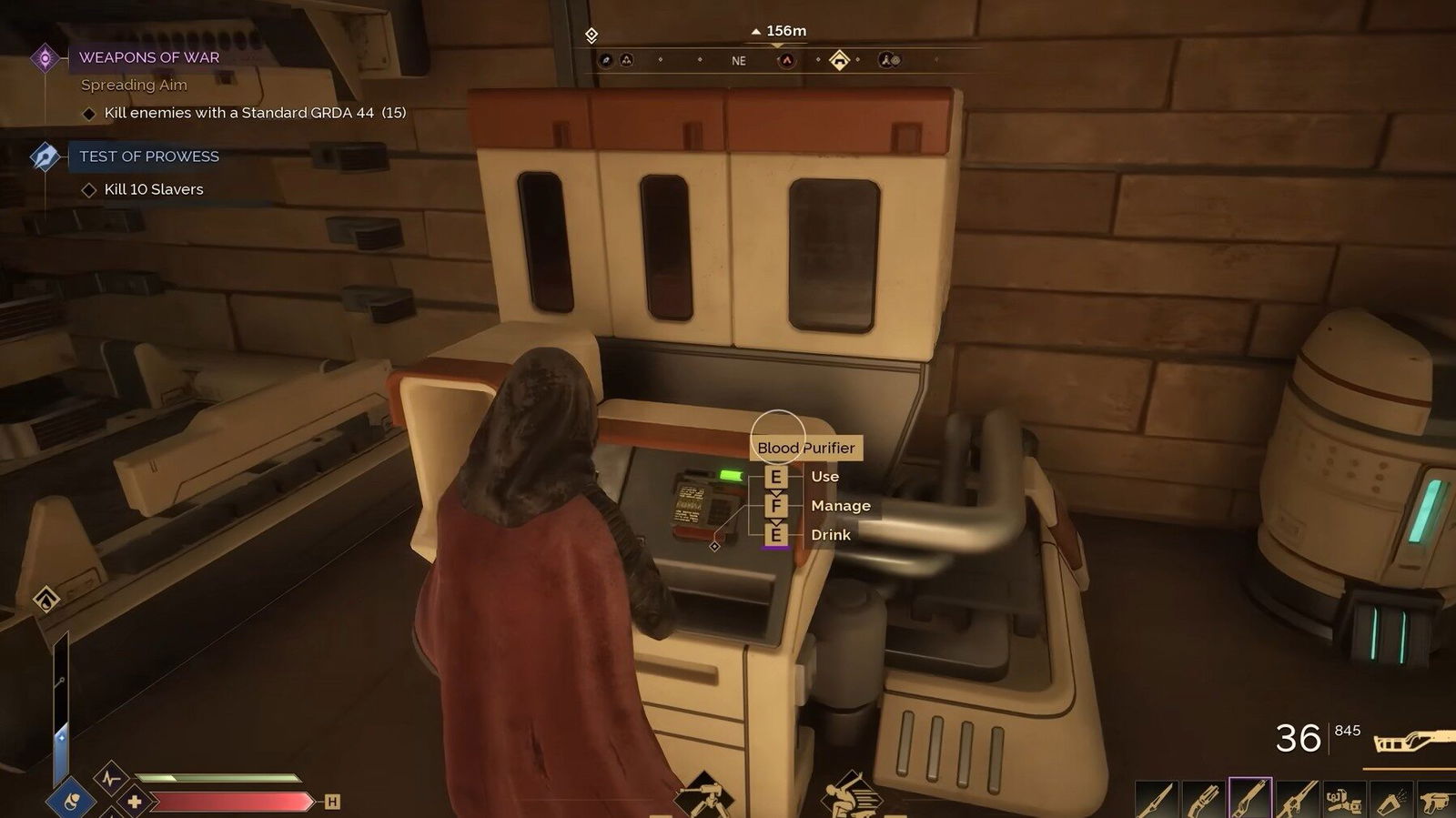1456x818 pixels.
Task: Click the purple-highlighted active weapon slot
Action: pyautogui.click(x=1249, y=799)
